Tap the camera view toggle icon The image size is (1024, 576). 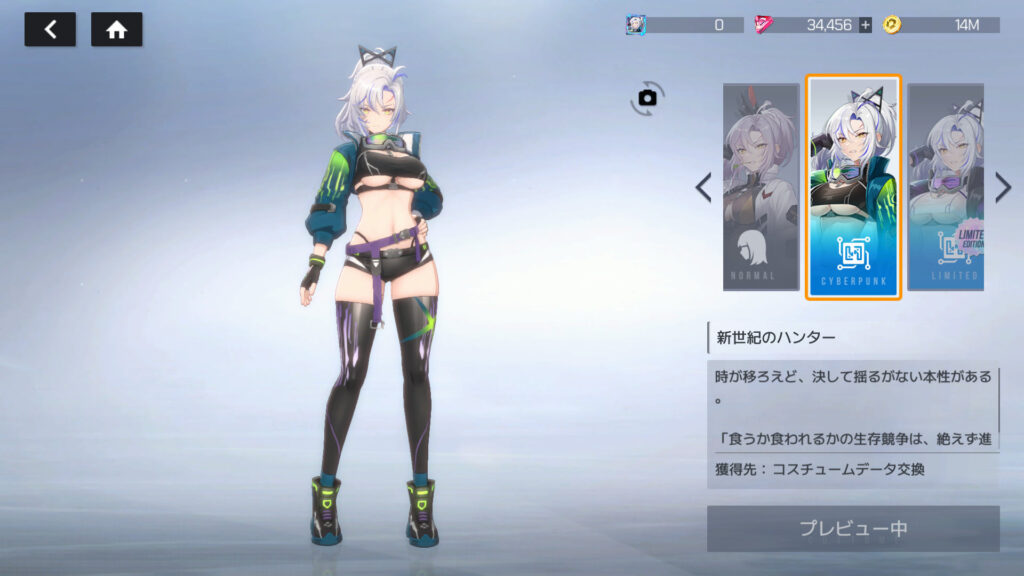point(647,97)
